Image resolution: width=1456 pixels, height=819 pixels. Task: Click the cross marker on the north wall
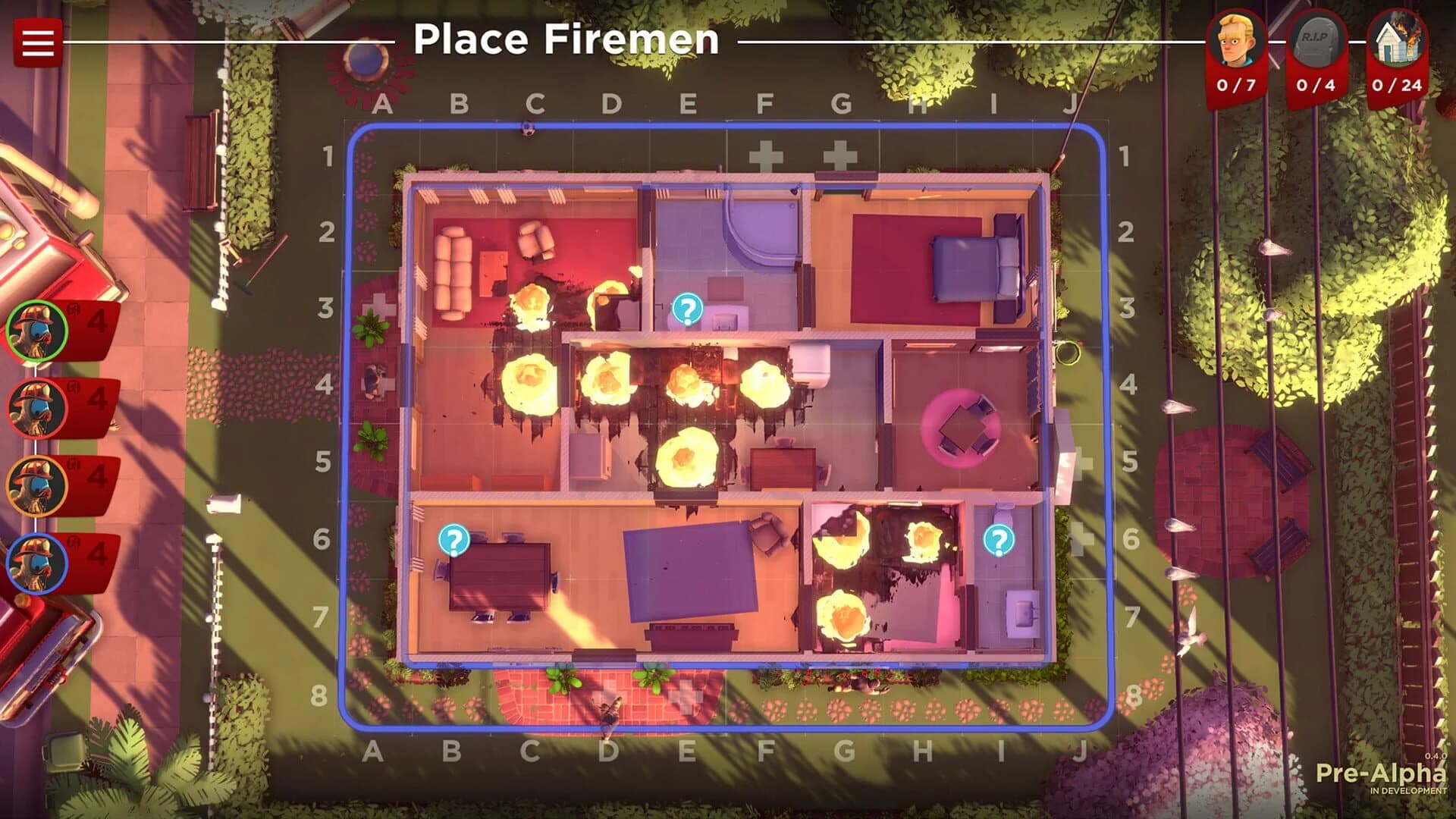(x=766, y=155)
